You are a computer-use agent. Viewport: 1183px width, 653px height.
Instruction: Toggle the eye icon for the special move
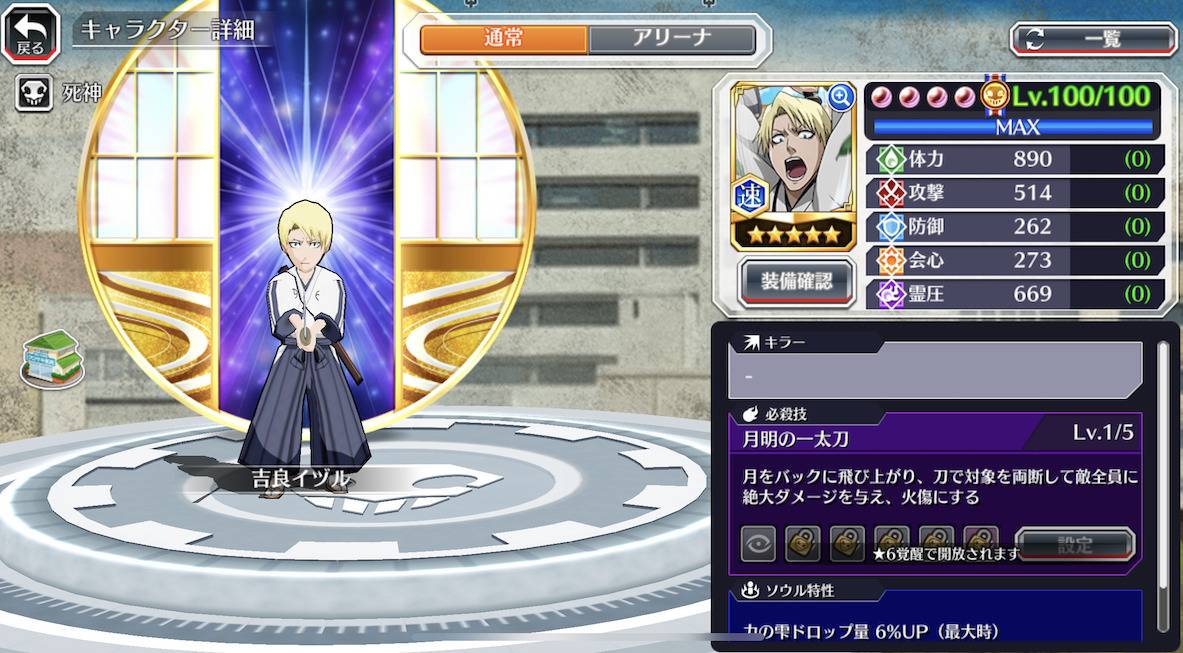point(758,545)
